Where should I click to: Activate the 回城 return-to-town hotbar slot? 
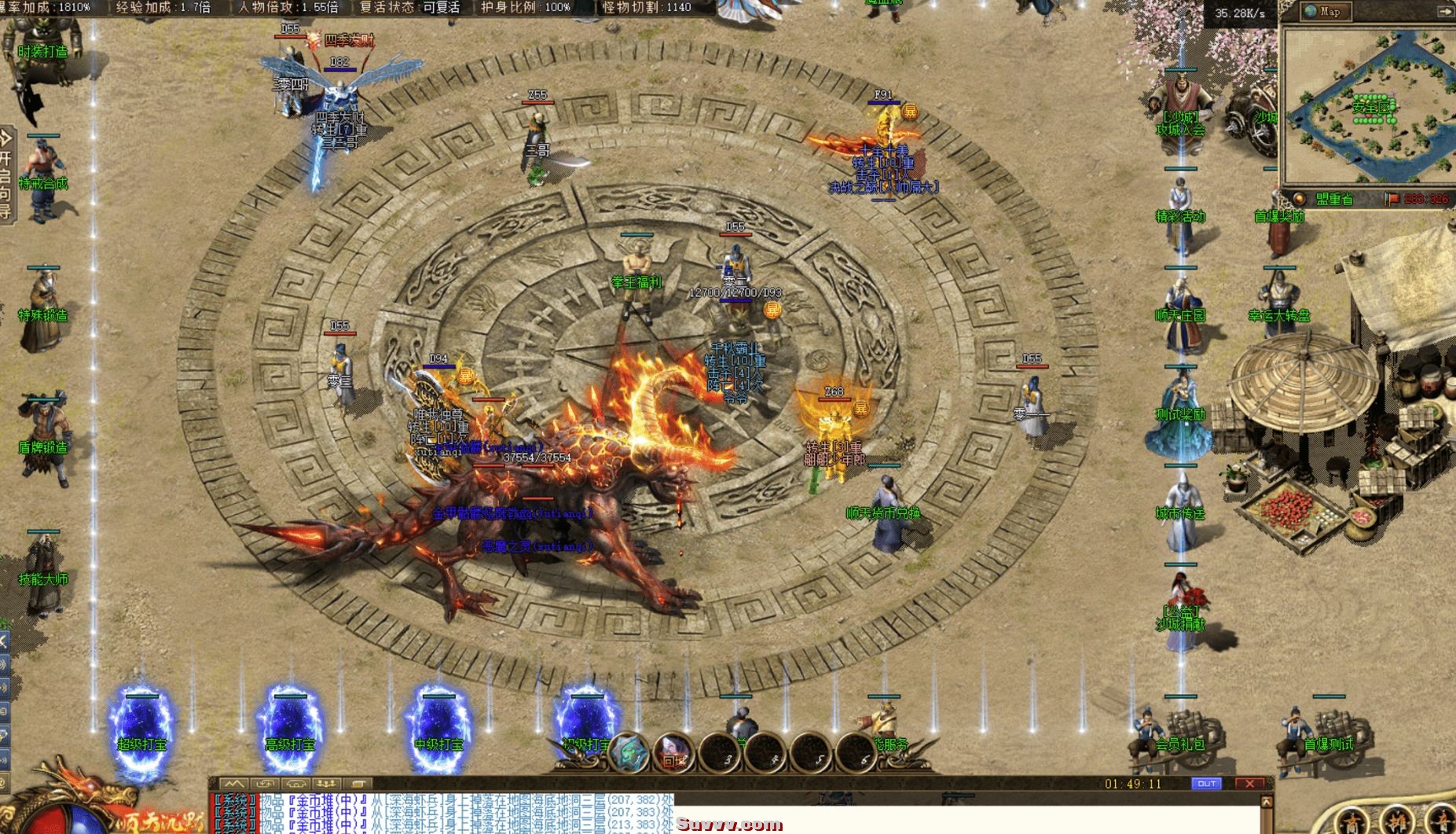(674, 755)
